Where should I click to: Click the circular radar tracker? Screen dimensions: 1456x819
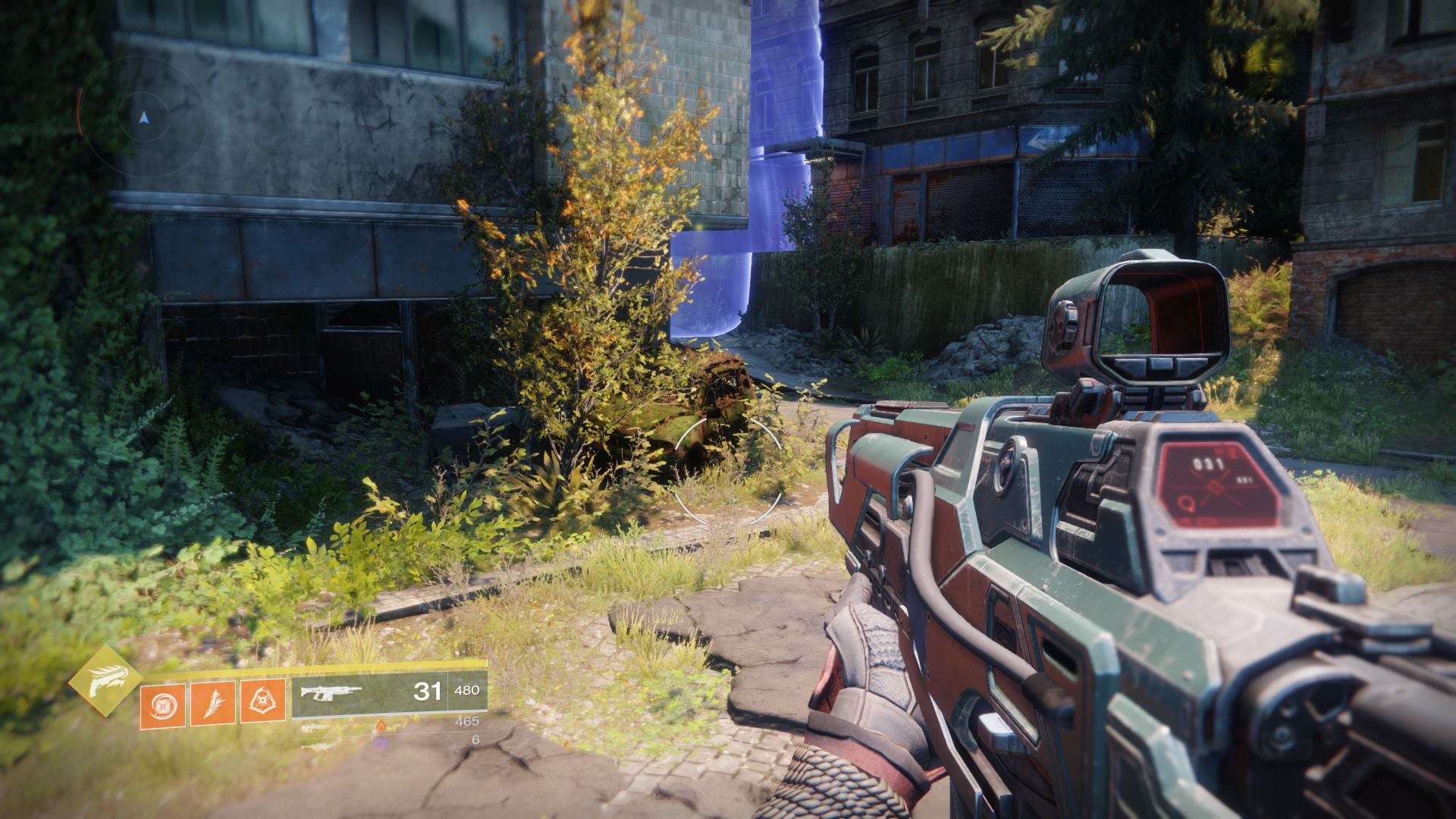point(144,118)
